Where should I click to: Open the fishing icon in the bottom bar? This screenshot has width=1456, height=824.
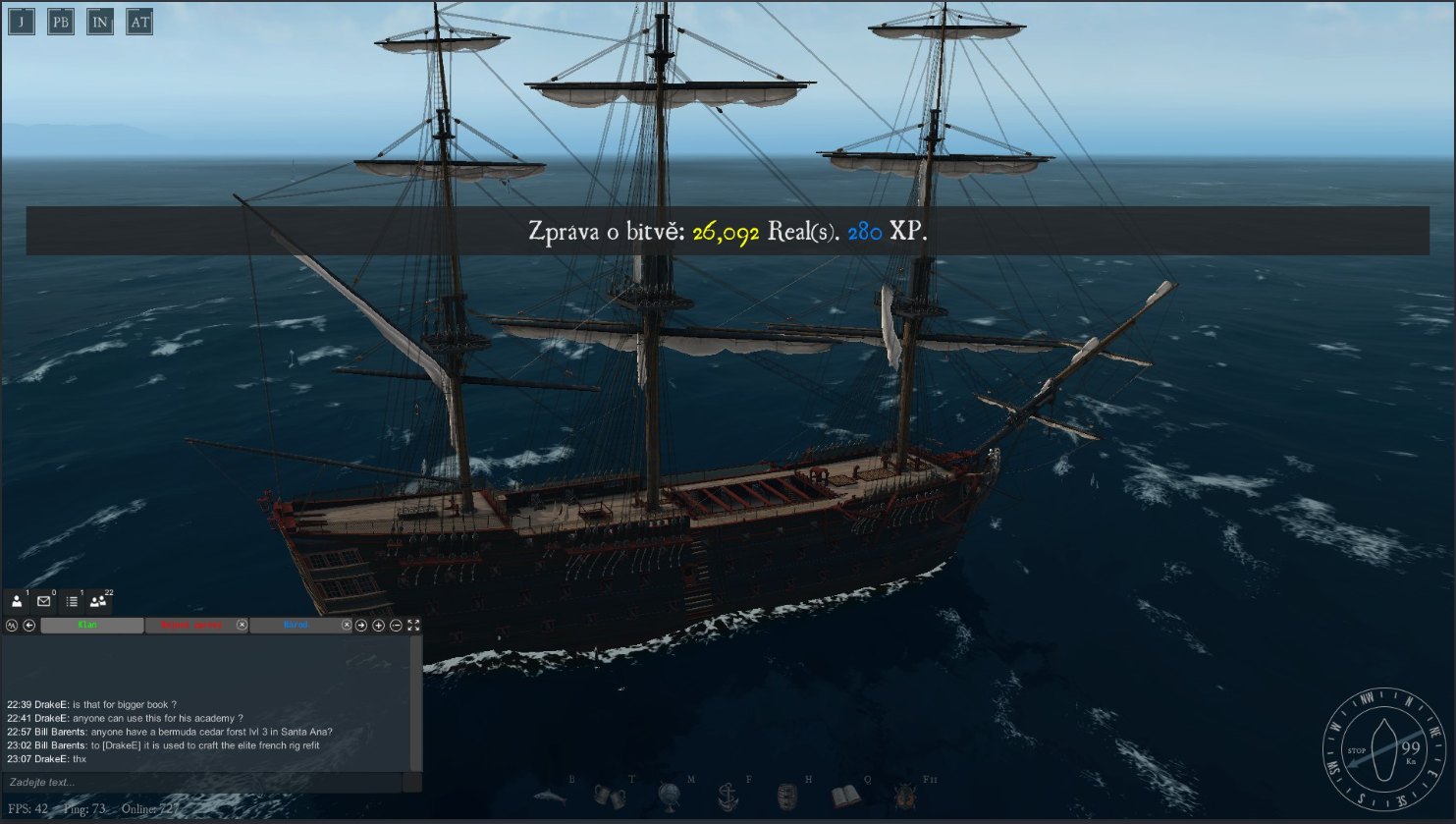click(x=551, y=796)
